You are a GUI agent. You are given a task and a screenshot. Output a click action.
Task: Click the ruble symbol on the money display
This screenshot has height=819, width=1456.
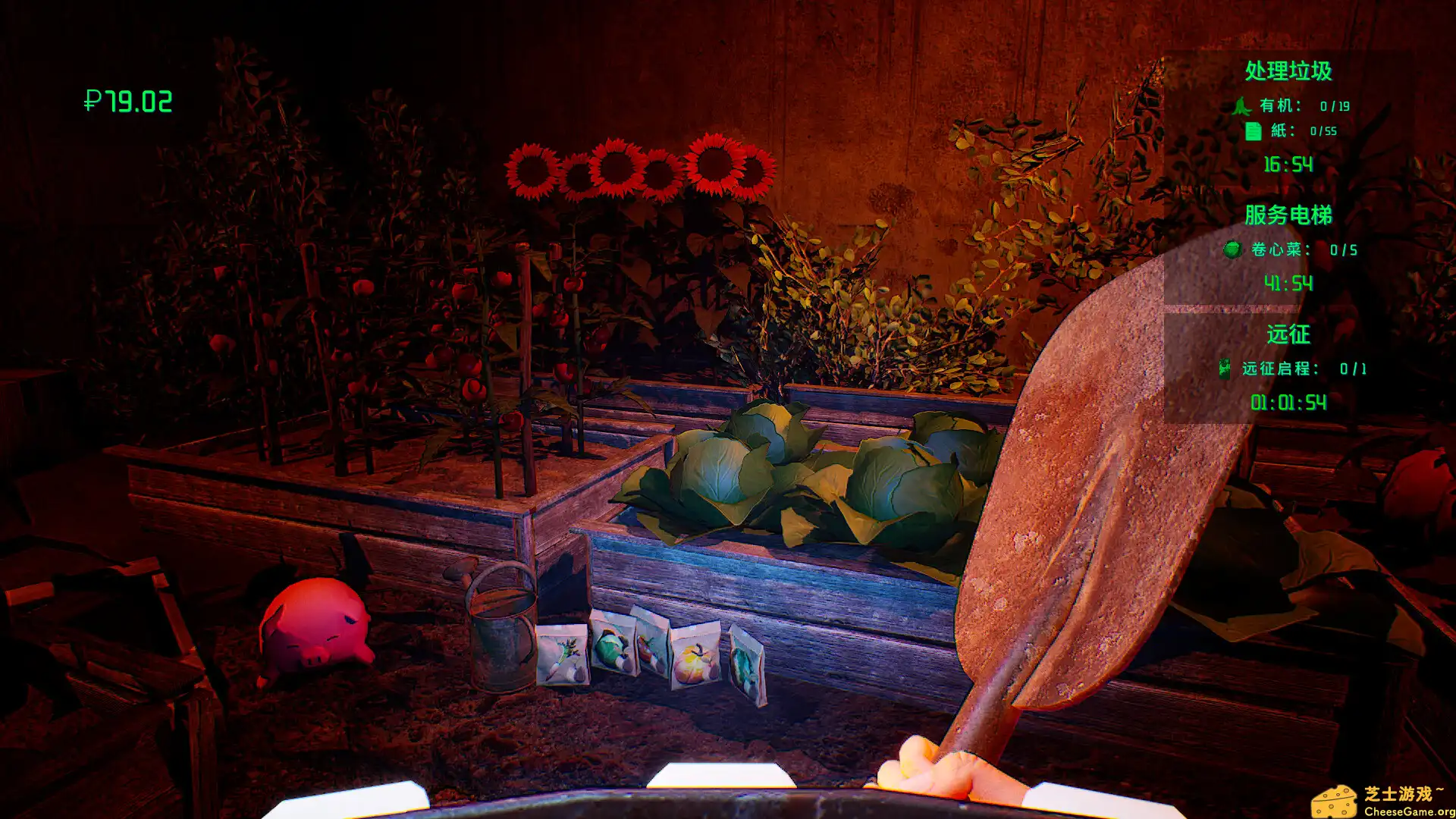click(x=93, y=99)
